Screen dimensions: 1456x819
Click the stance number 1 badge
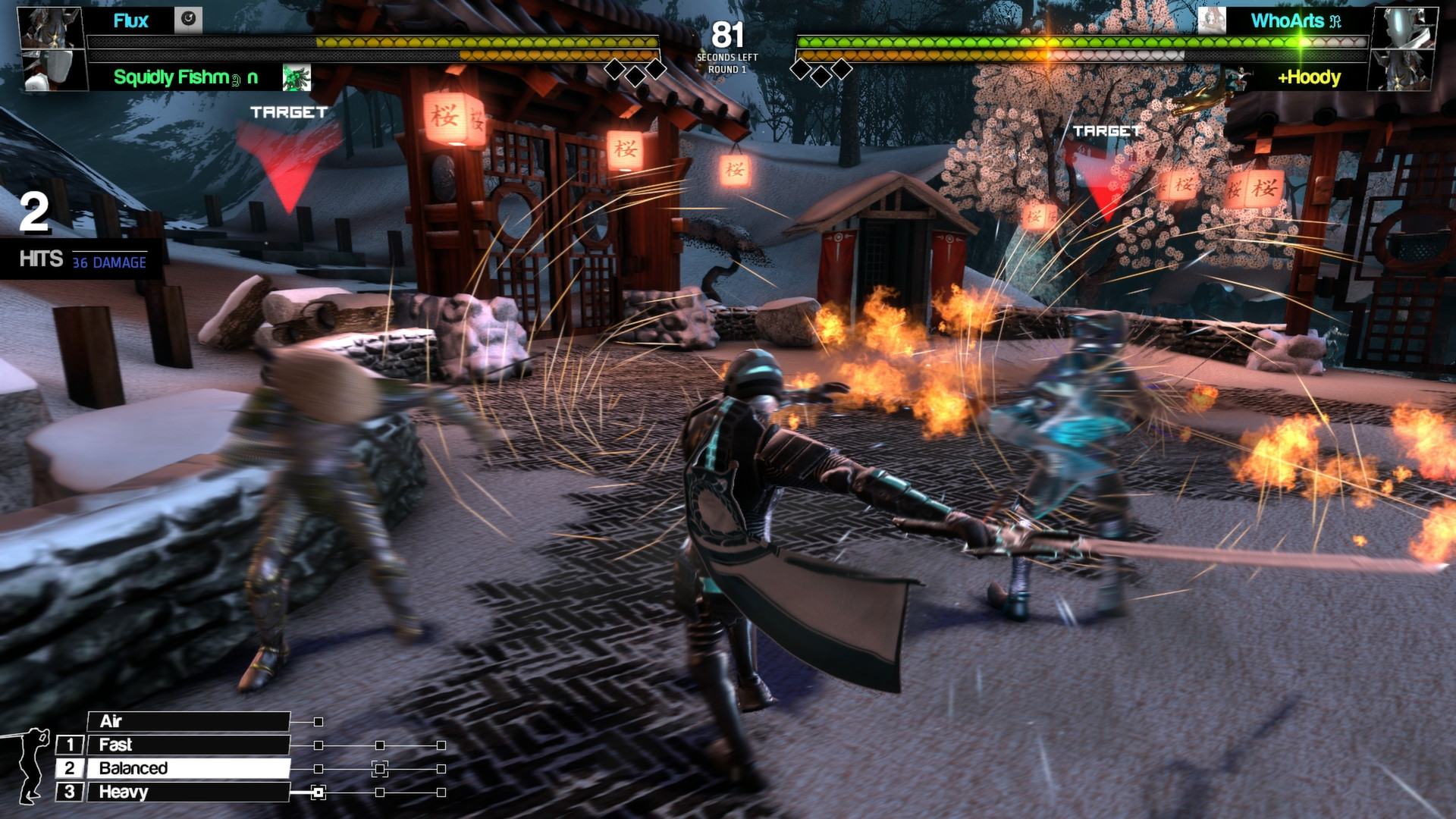click(71, 745)
